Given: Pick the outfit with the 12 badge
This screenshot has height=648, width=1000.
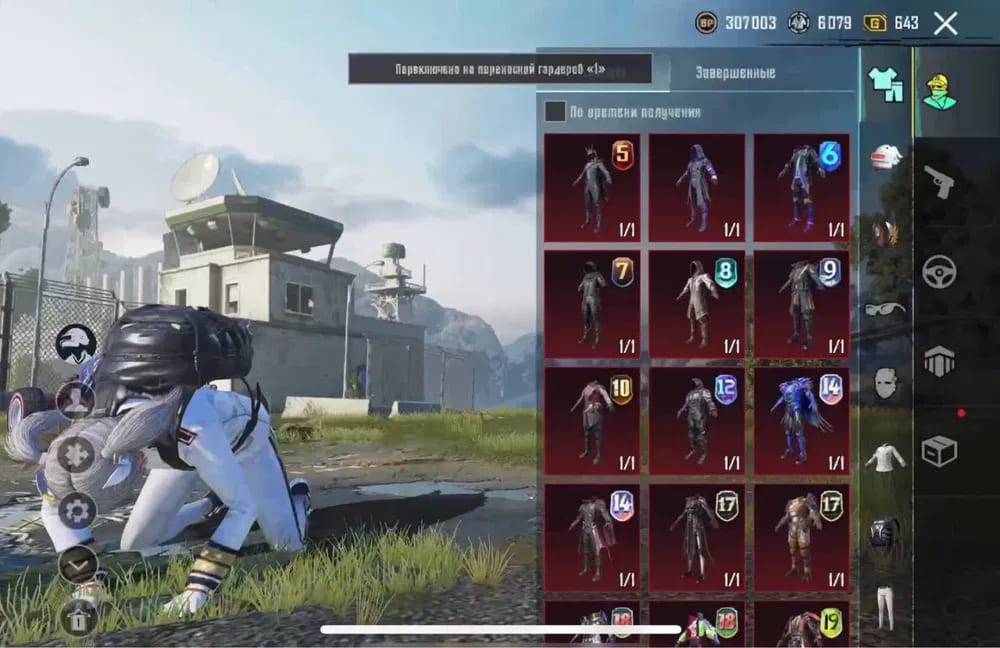Looking at the screenshot, I should [697, 420].
